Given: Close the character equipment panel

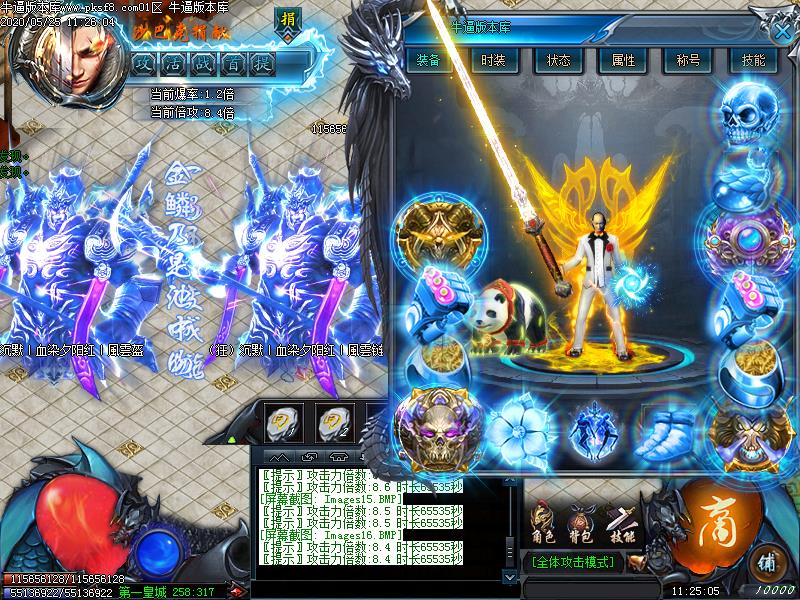Looking at the screenshot, I should [782, 30].
